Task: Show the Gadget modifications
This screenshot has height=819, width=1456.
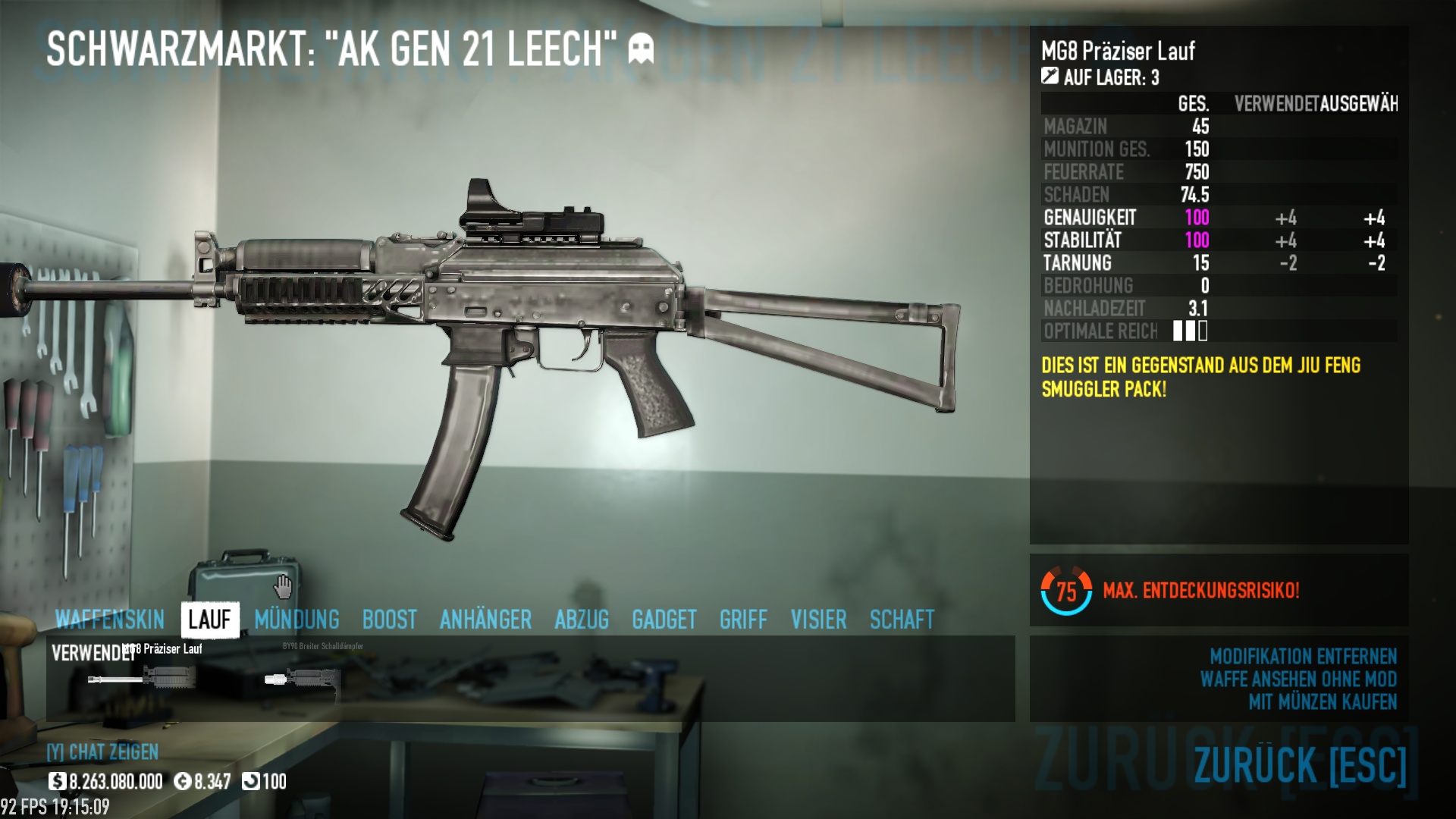Action: (x=664, y=620)
